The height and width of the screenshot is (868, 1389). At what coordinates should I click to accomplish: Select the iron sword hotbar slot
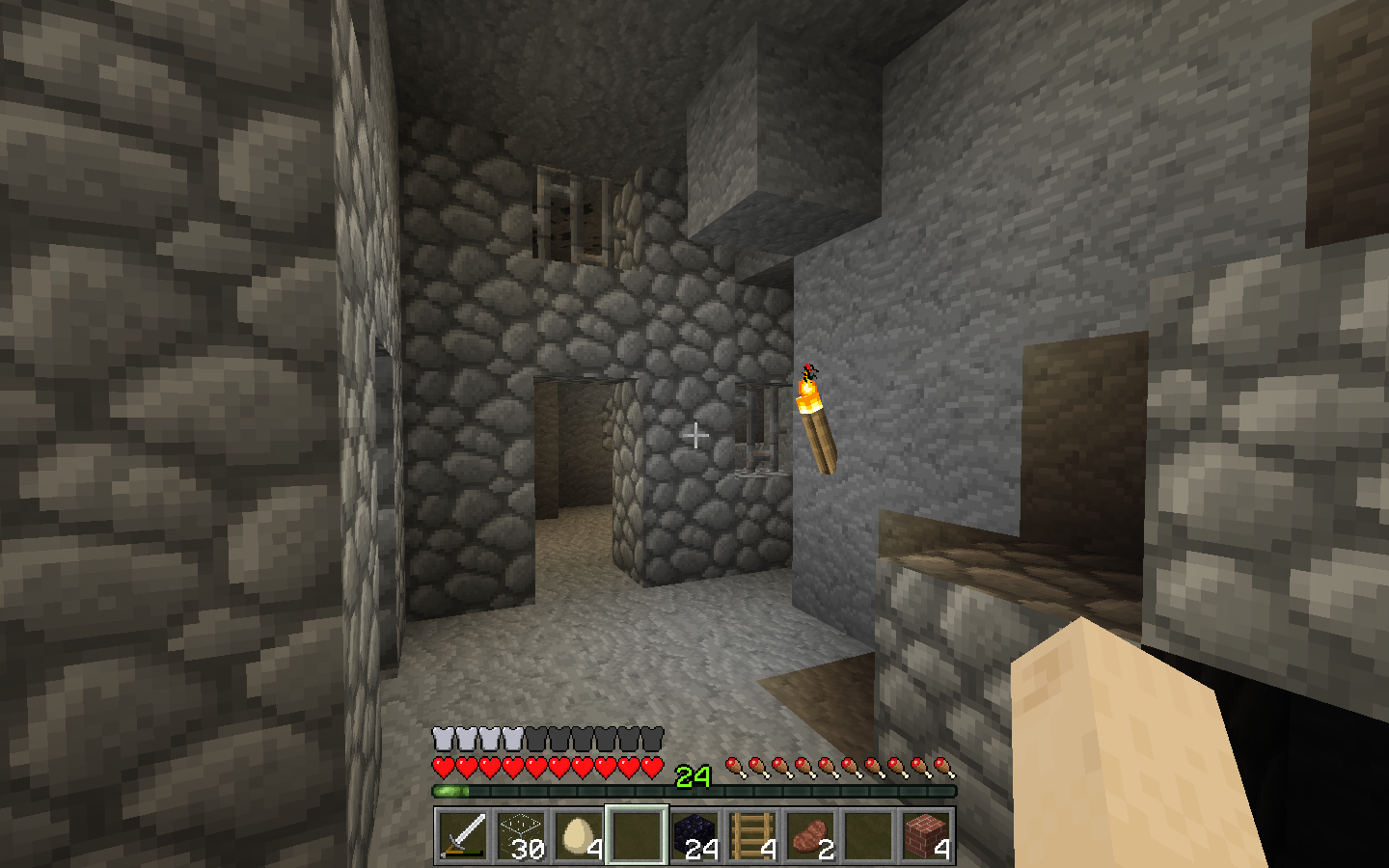point(463,834)
